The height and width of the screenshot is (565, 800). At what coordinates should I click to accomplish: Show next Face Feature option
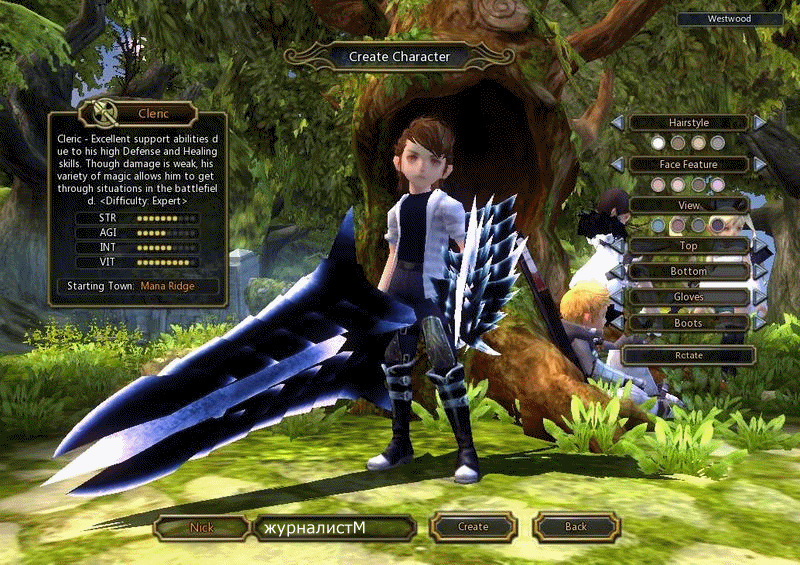tap(760, 164)
